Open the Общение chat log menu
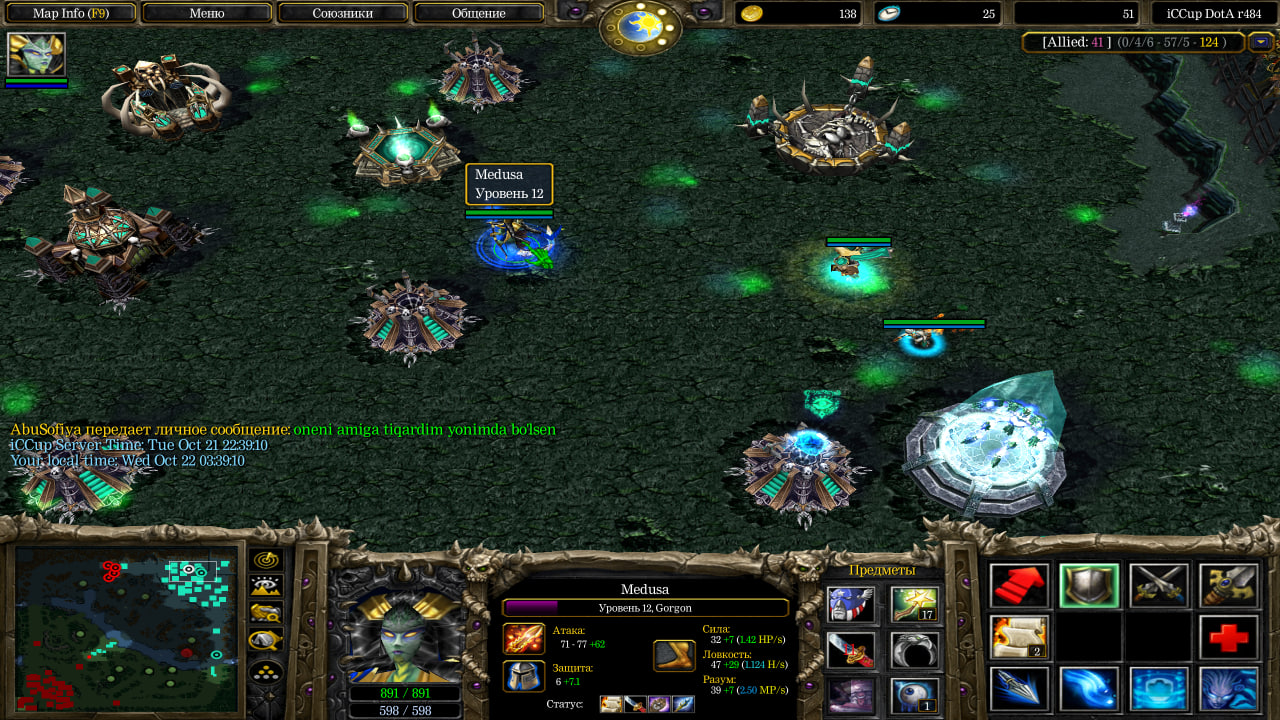1280x720 pixels. [478, 13]
